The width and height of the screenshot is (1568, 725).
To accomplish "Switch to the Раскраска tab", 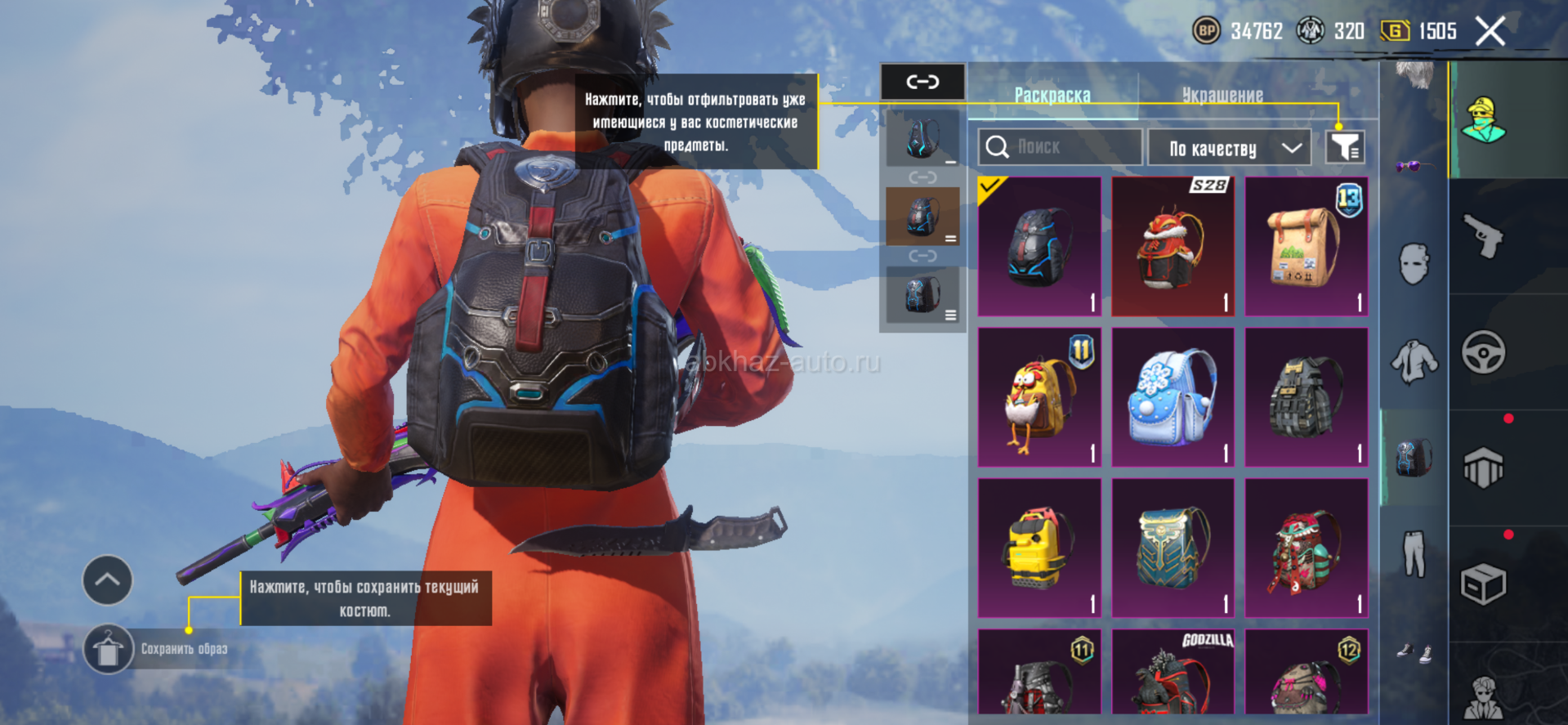I will (1052, 96).
